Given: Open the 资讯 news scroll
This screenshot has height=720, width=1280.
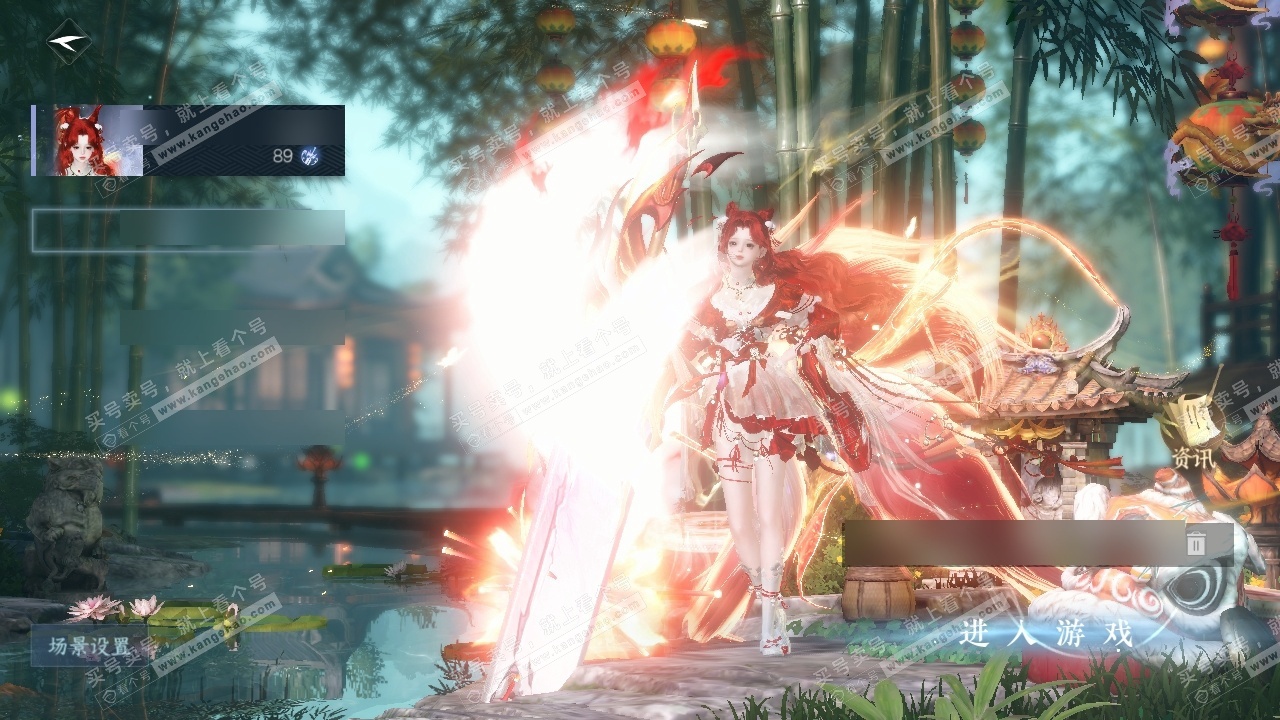Looking at the screenshot, I should (x=1192, y=432).
